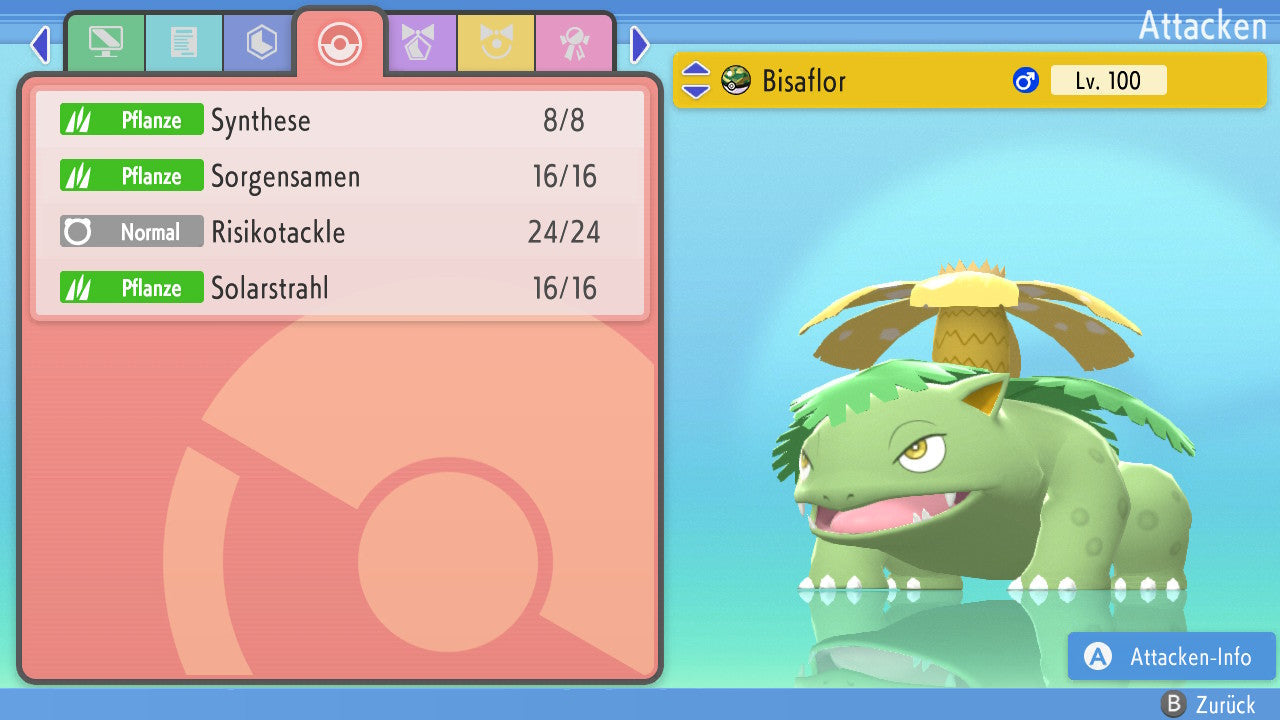Image resolution: width=1280 pixels, height=720 pixels.
Task: Select the Synthese move row
Action: tap(340, 121)
